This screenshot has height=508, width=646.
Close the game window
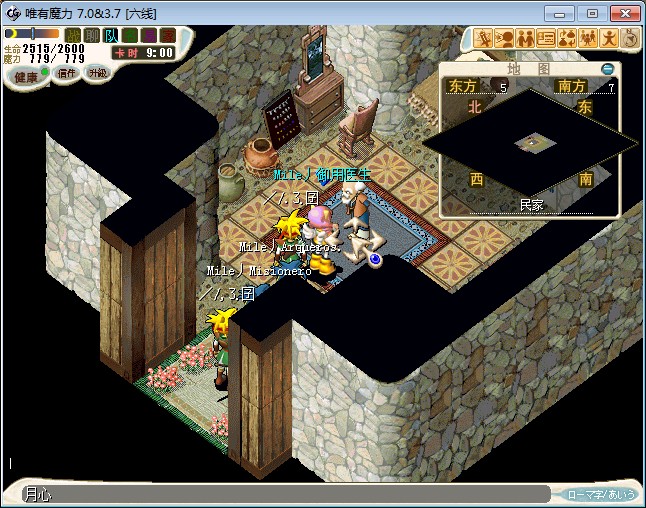click(x=621, y=13)
